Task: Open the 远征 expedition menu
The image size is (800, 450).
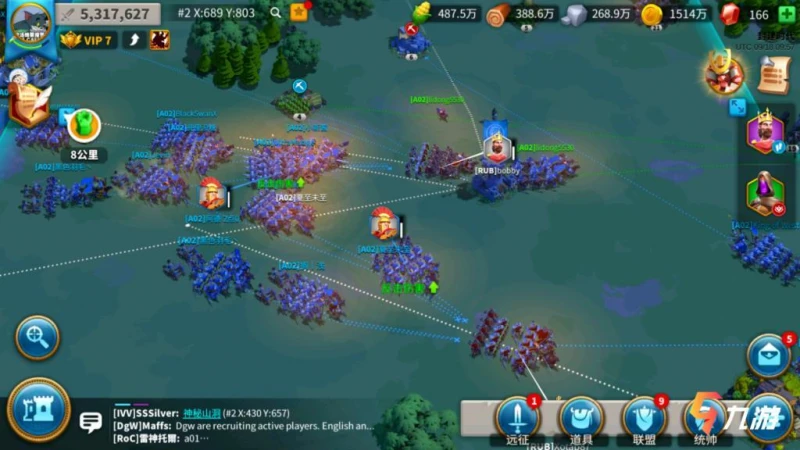Action: 517,420
